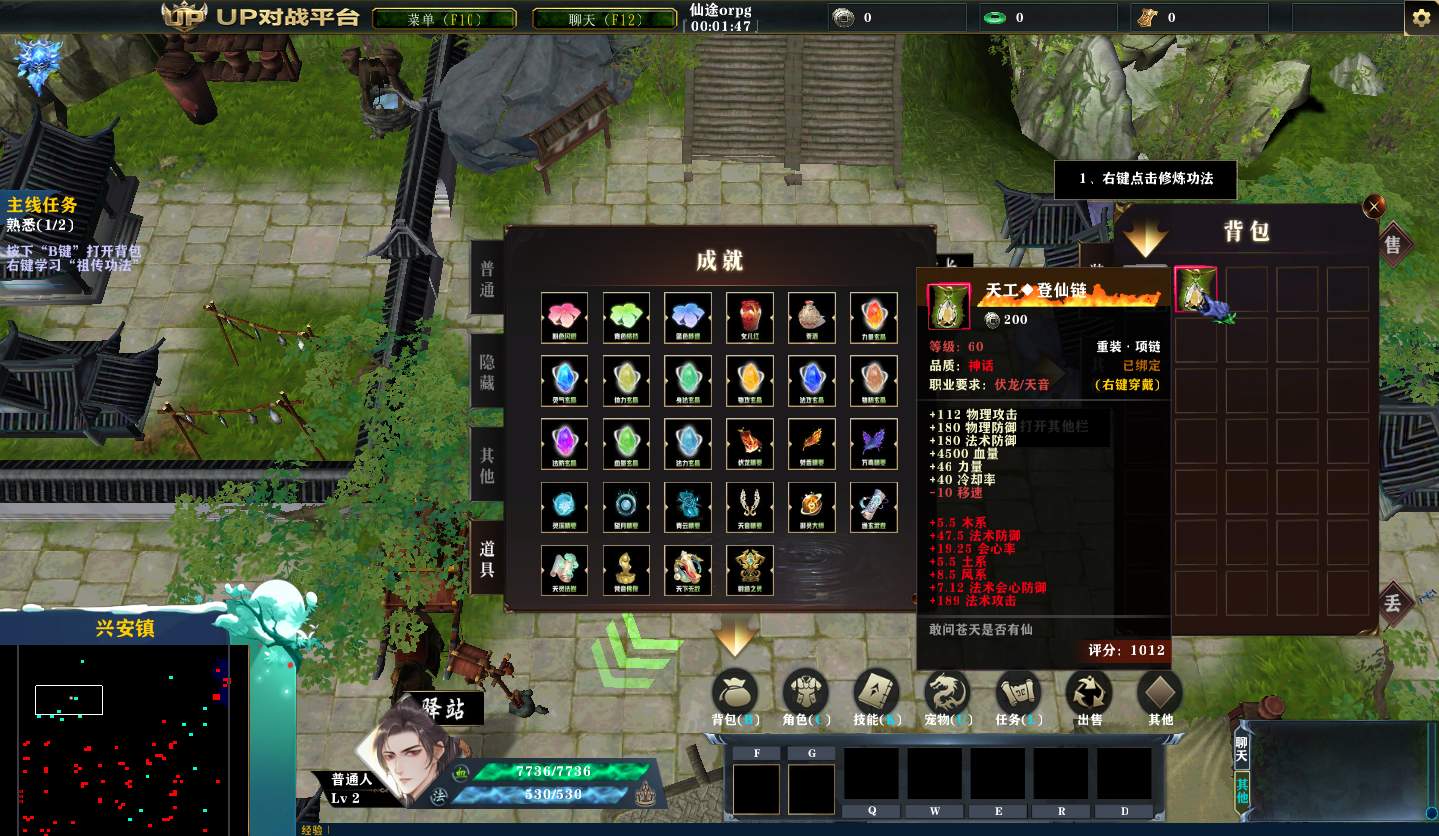
Task: Close the 背包 bag panel
Action: 1375,206
